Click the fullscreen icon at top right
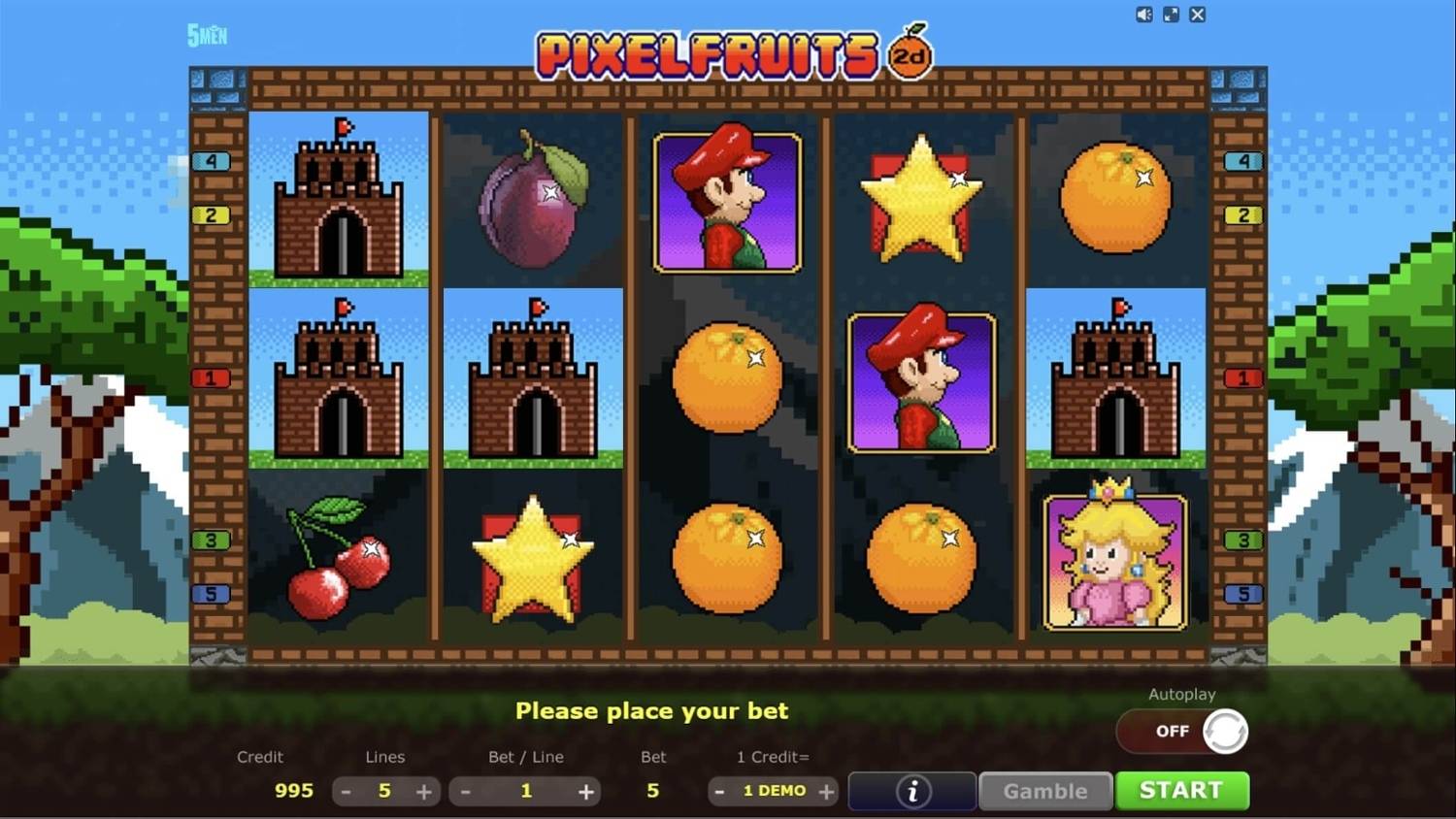Image resolution: width=1456 pixels, height=819 pixels. click(x=1171, y=15)
